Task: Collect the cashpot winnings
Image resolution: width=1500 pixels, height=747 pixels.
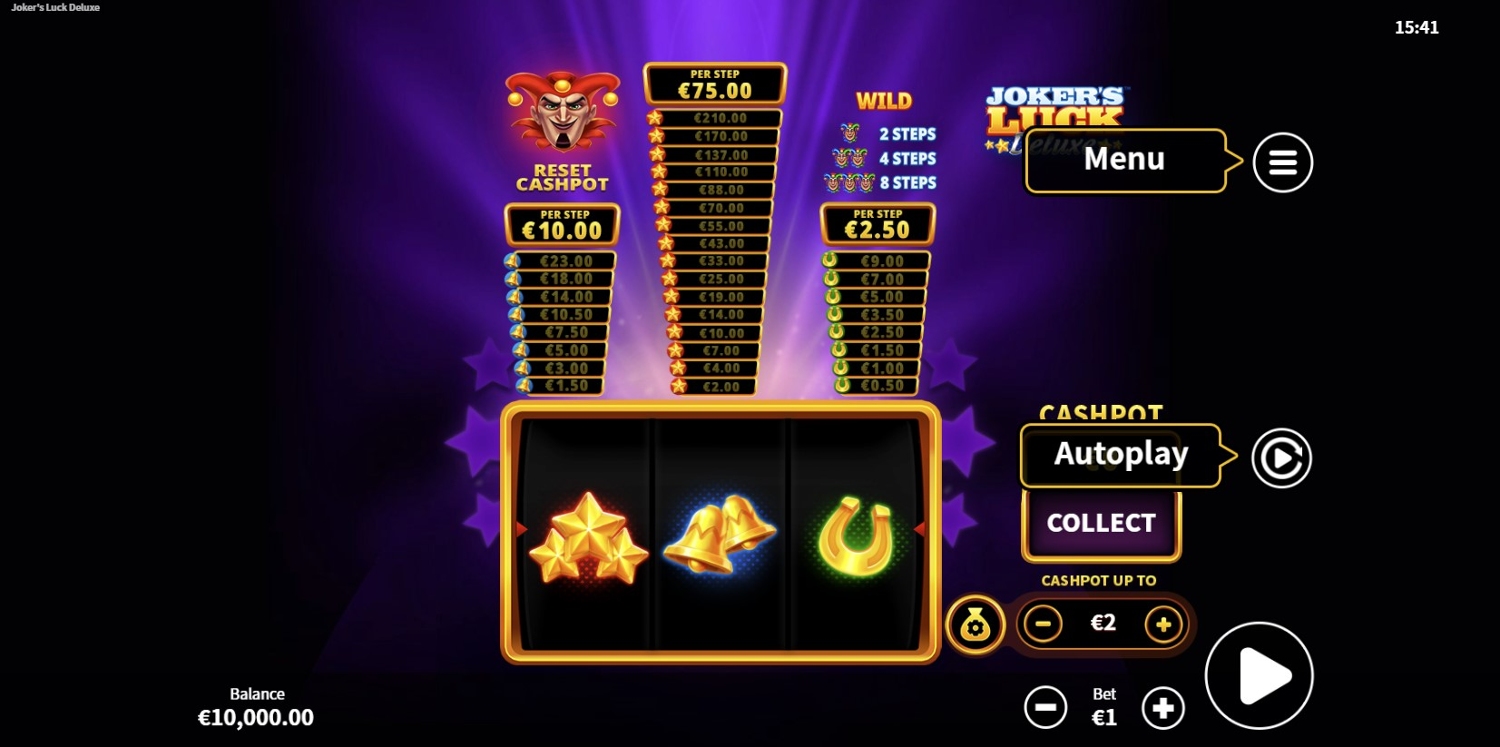Action: (1101, 523)
